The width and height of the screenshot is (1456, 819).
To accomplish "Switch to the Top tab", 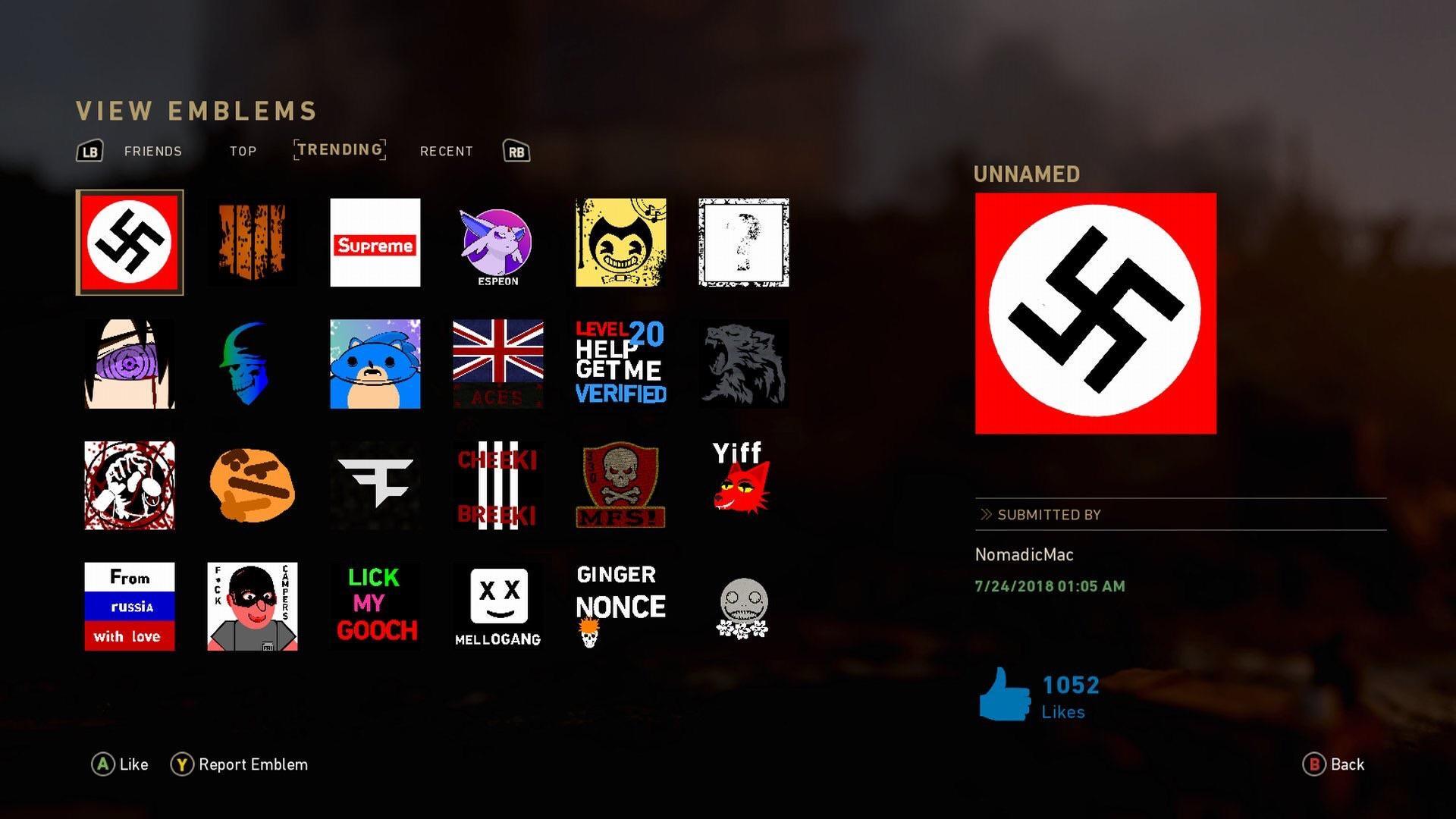I will [x=242, y=151].
